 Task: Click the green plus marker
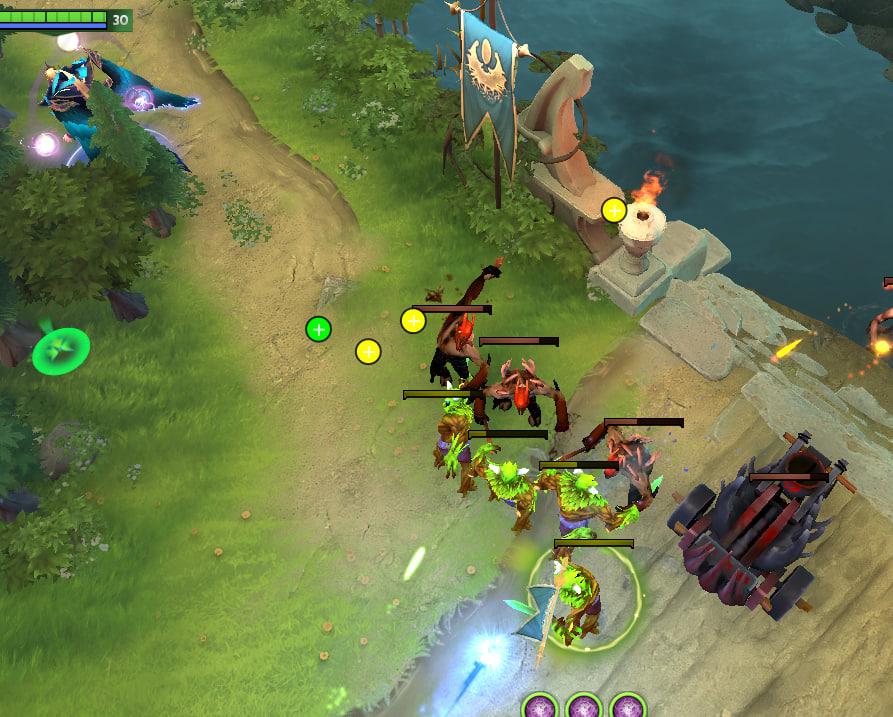tap(318, 328)
